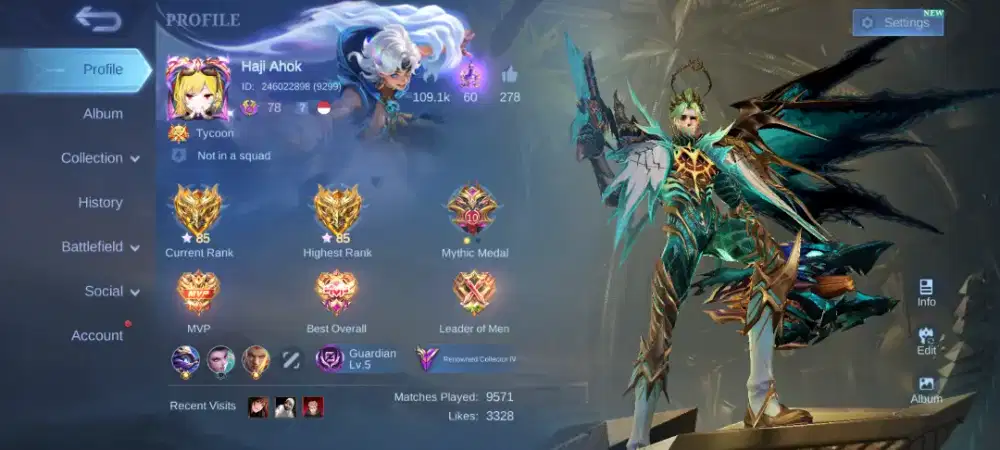Select the MVP achievement badge

pyautogui.click(x=198, y=292)
